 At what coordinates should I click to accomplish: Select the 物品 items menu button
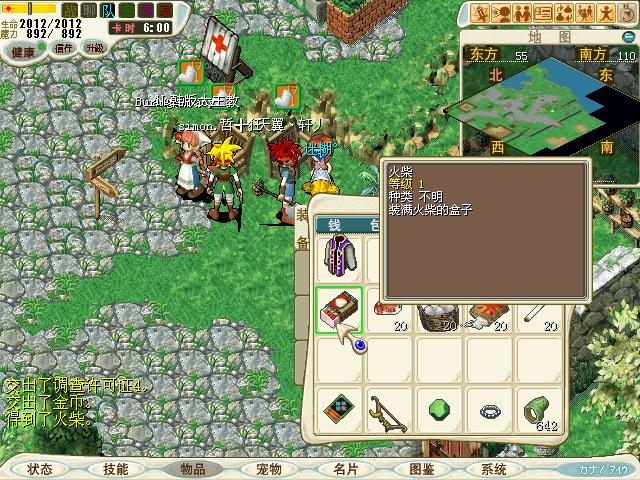pos(193,468)
